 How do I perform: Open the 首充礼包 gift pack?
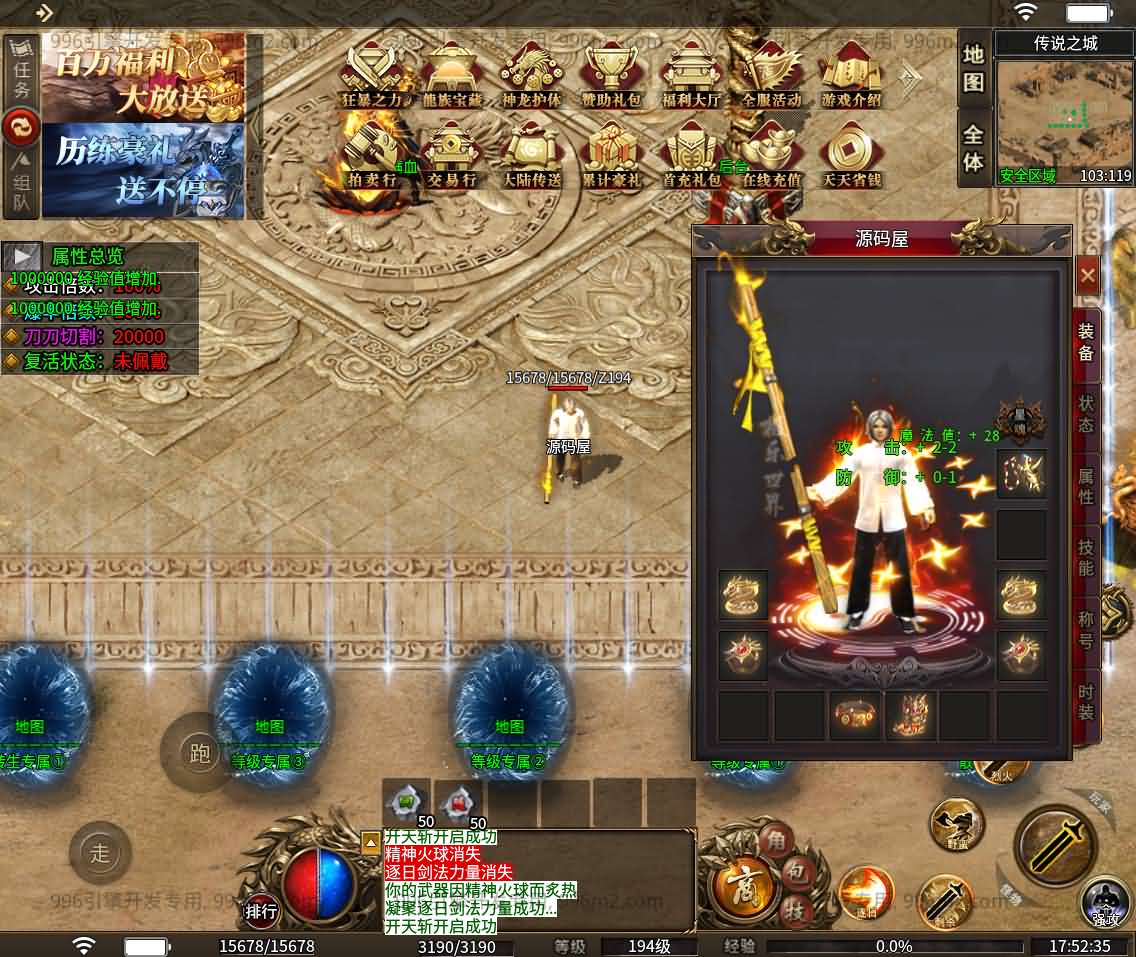[691, 155]
